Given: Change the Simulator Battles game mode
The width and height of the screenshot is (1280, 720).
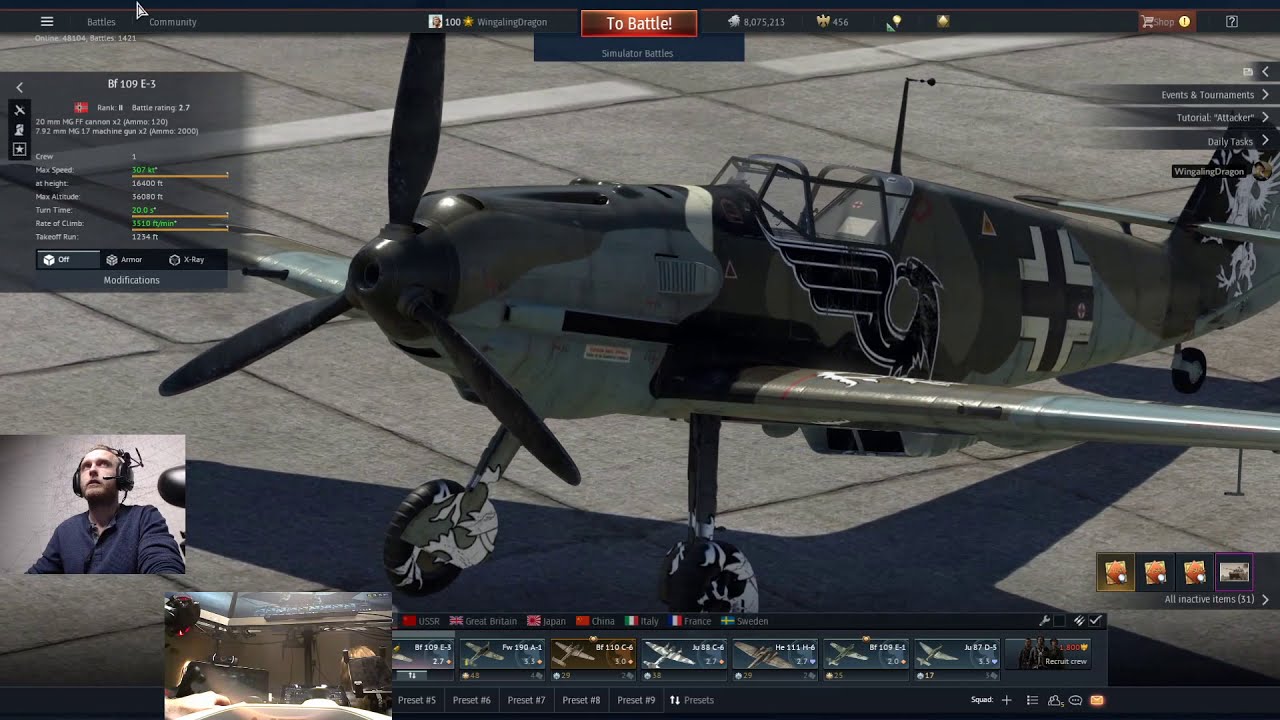Looking at the screenshot, I should point(638,53).
